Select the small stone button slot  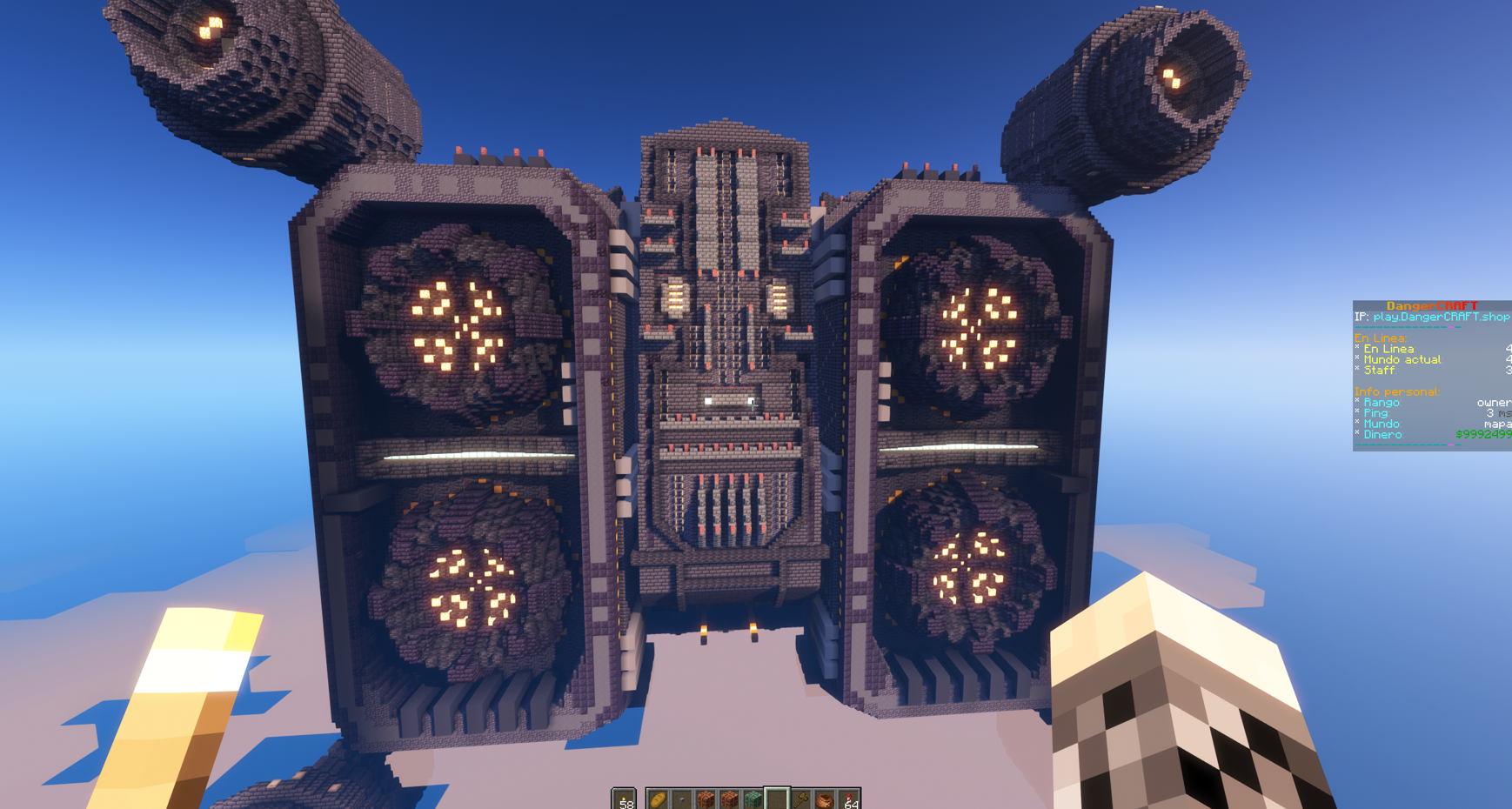click(682, 799)
